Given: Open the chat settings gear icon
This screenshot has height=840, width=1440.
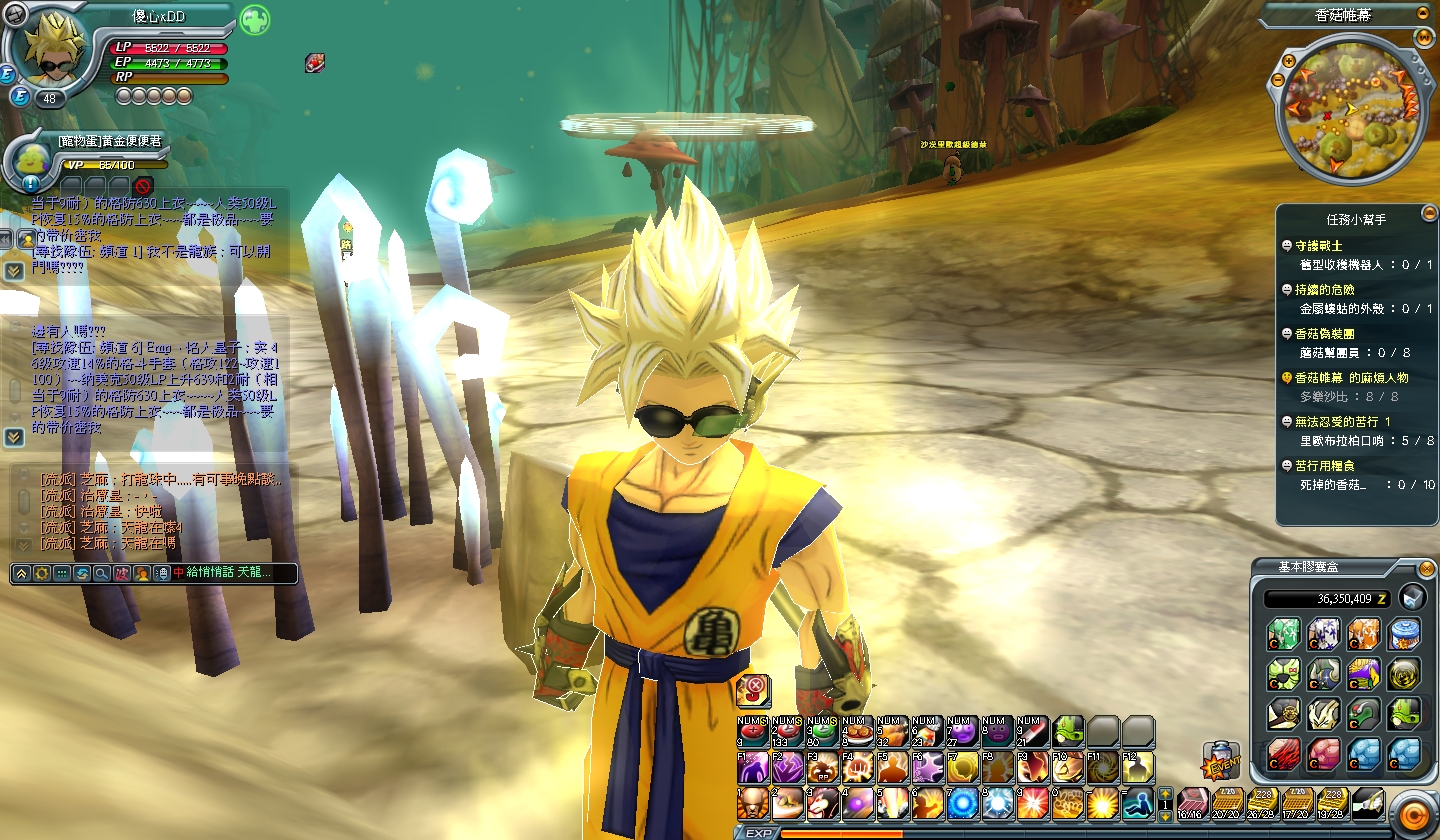Looking at the screenshot, I should tap(41, 573).
